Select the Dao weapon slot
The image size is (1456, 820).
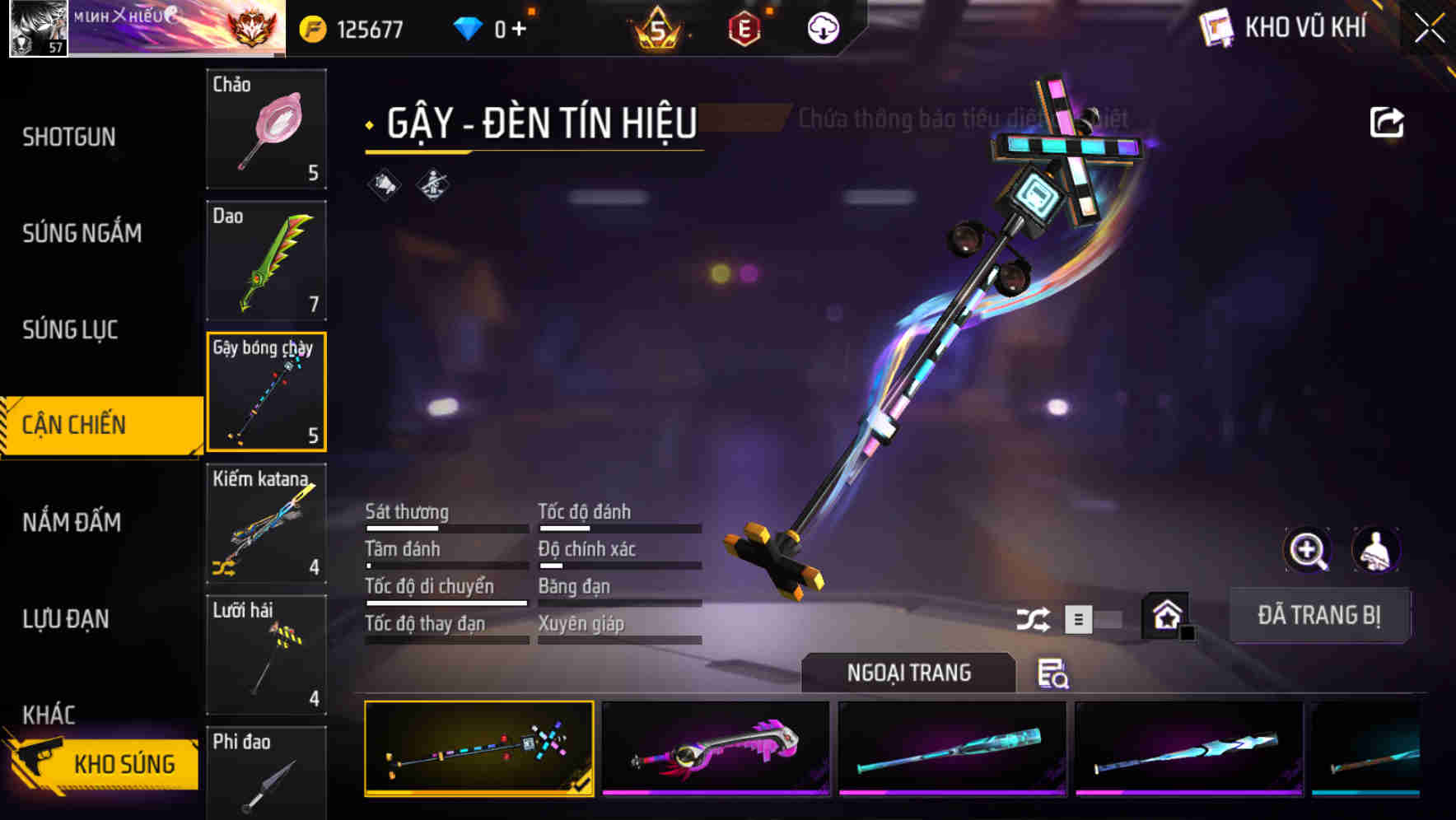click(x=266, y=260)
